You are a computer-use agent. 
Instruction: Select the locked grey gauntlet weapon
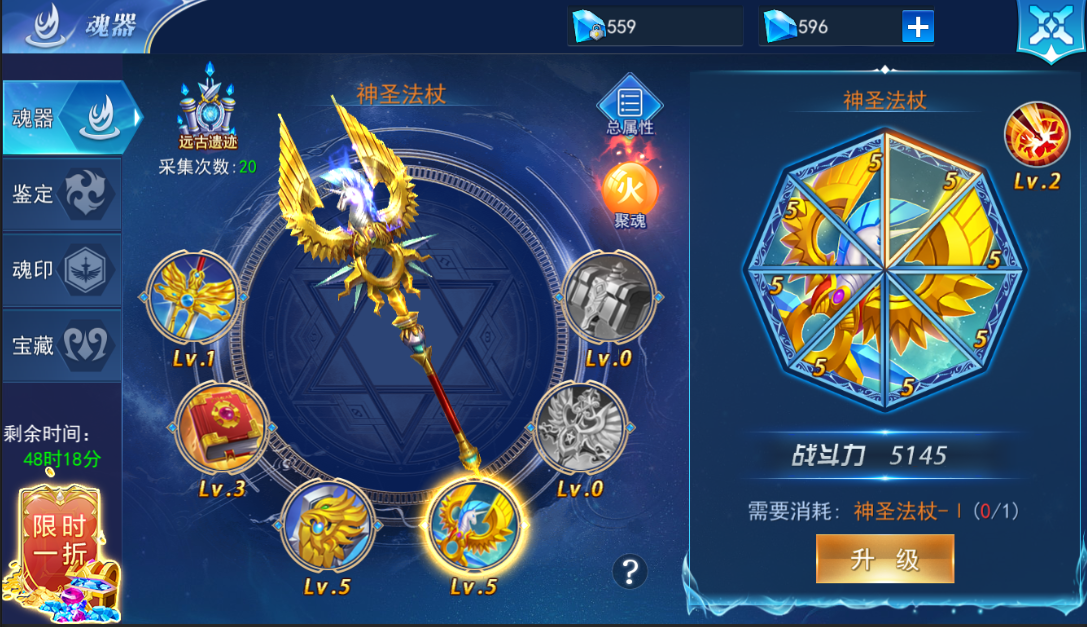point(608,298)
